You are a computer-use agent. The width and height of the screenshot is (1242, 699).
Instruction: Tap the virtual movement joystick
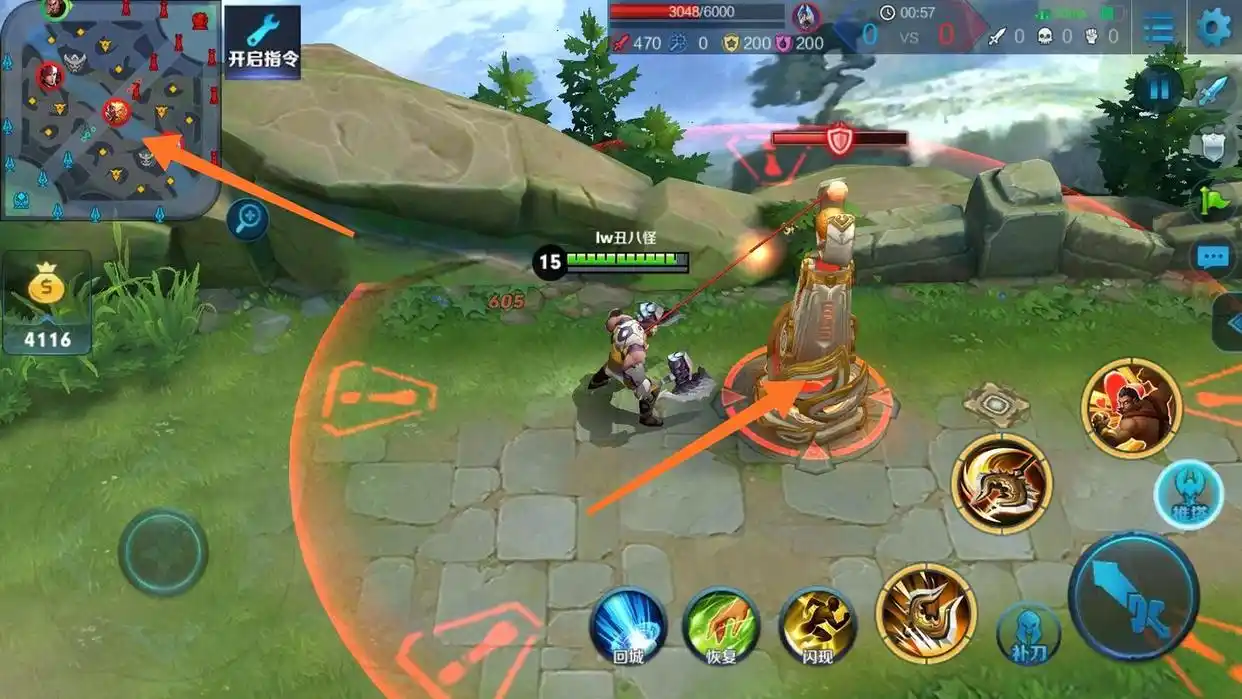point(163,552)
